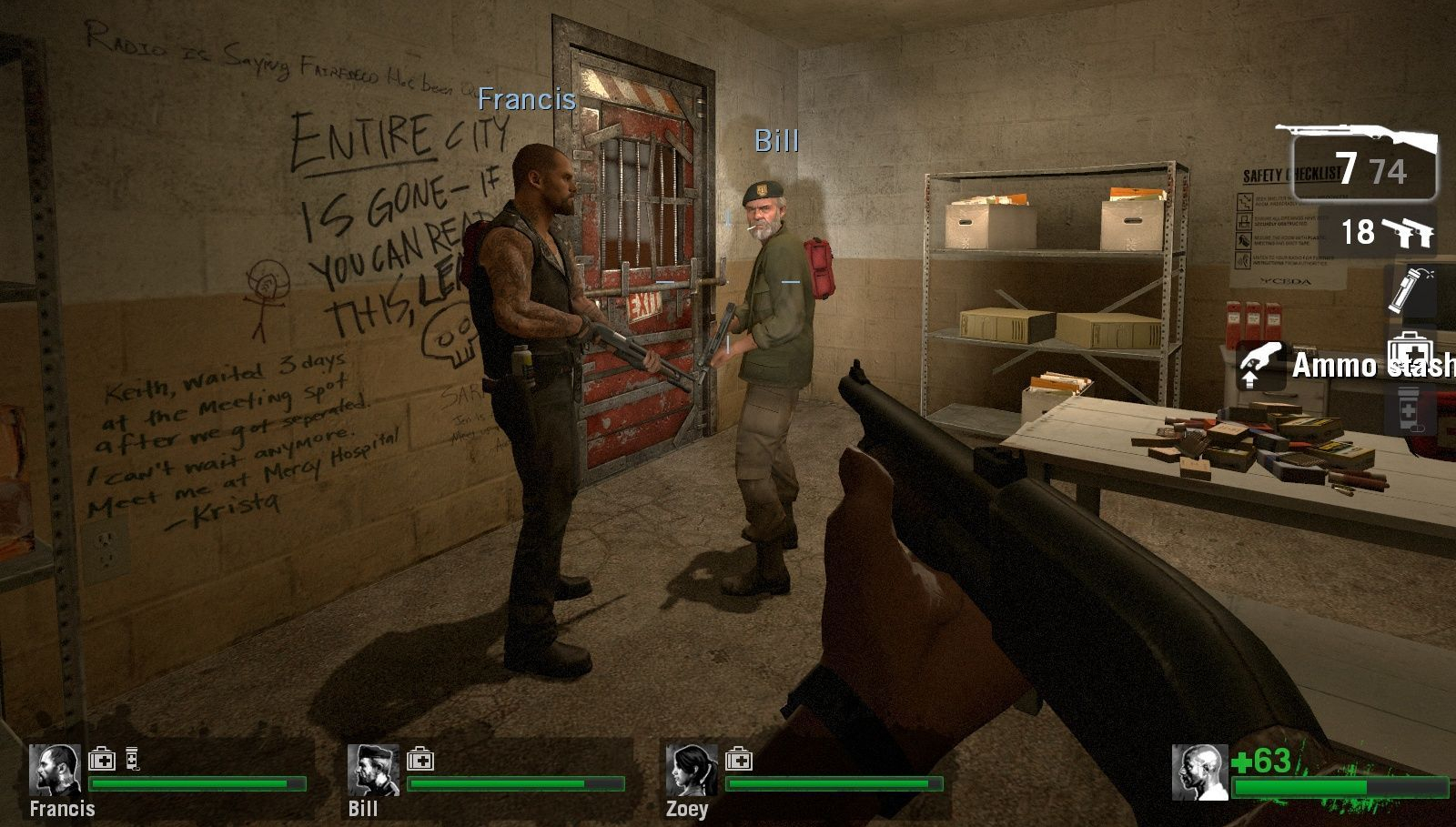This screenshot has width=1456, height=827.
Task: Click the +63 health boost indicator
Action: [x=1263, y=759]
